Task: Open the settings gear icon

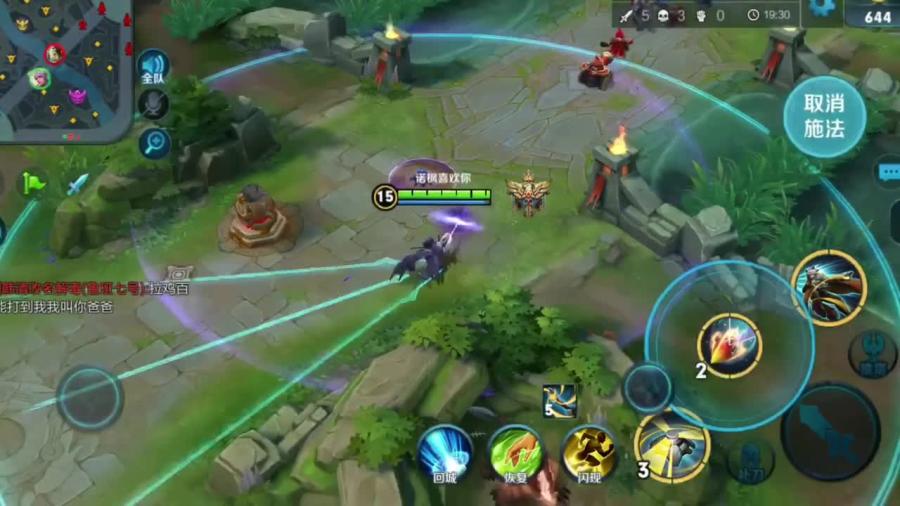Action: 822,7
